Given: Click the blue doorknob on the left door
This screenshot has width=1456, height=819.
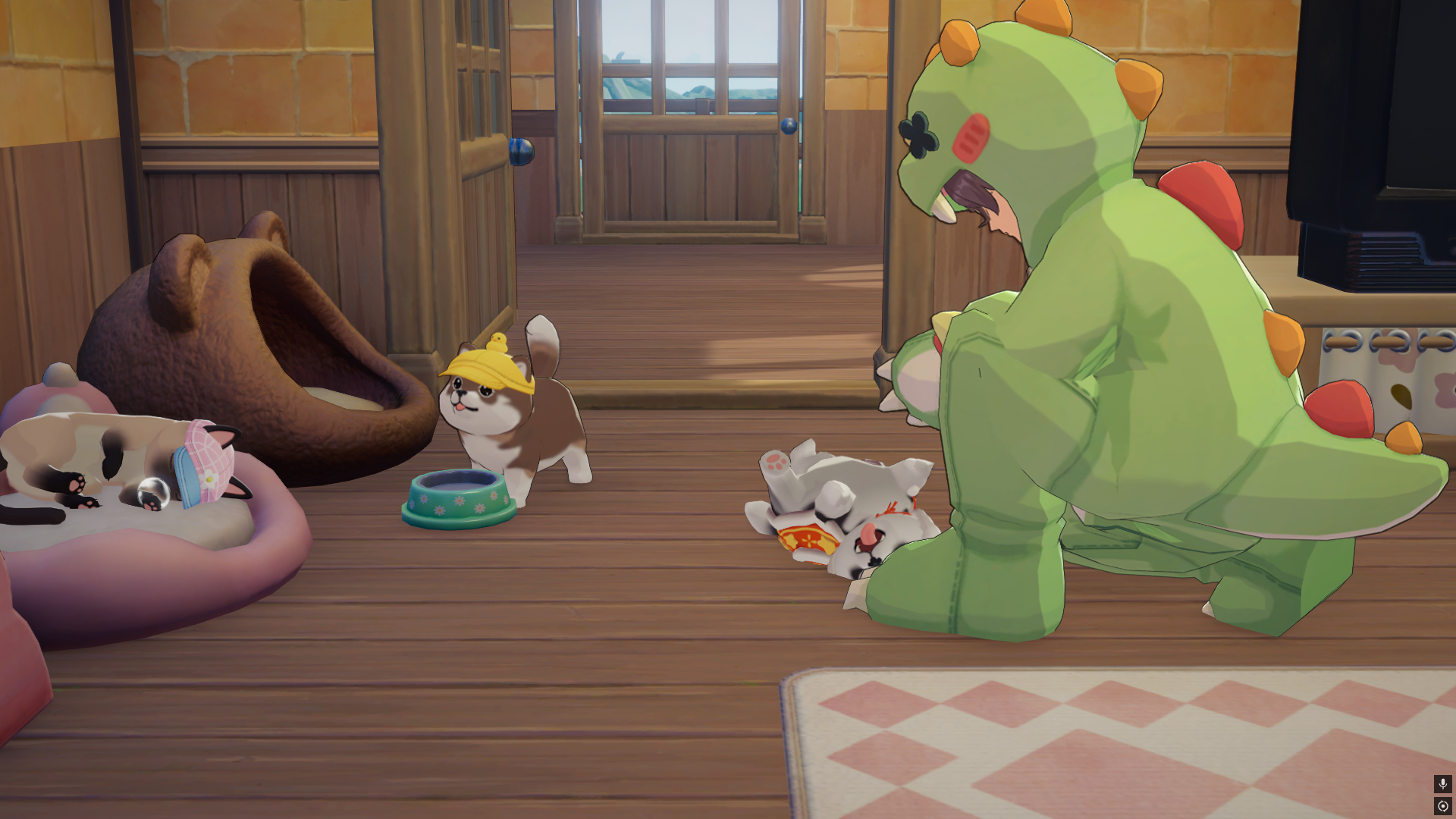Looking at the screenshot, I should 520,149.
